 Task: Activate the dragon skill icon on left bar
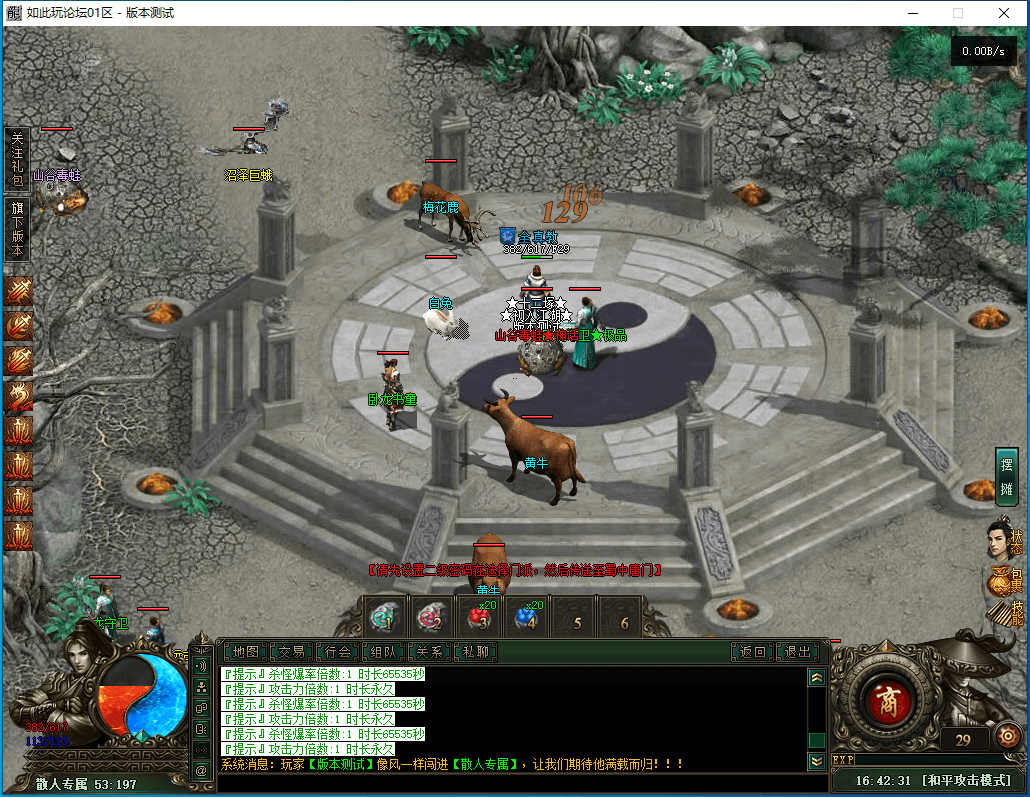pos(19,395)
